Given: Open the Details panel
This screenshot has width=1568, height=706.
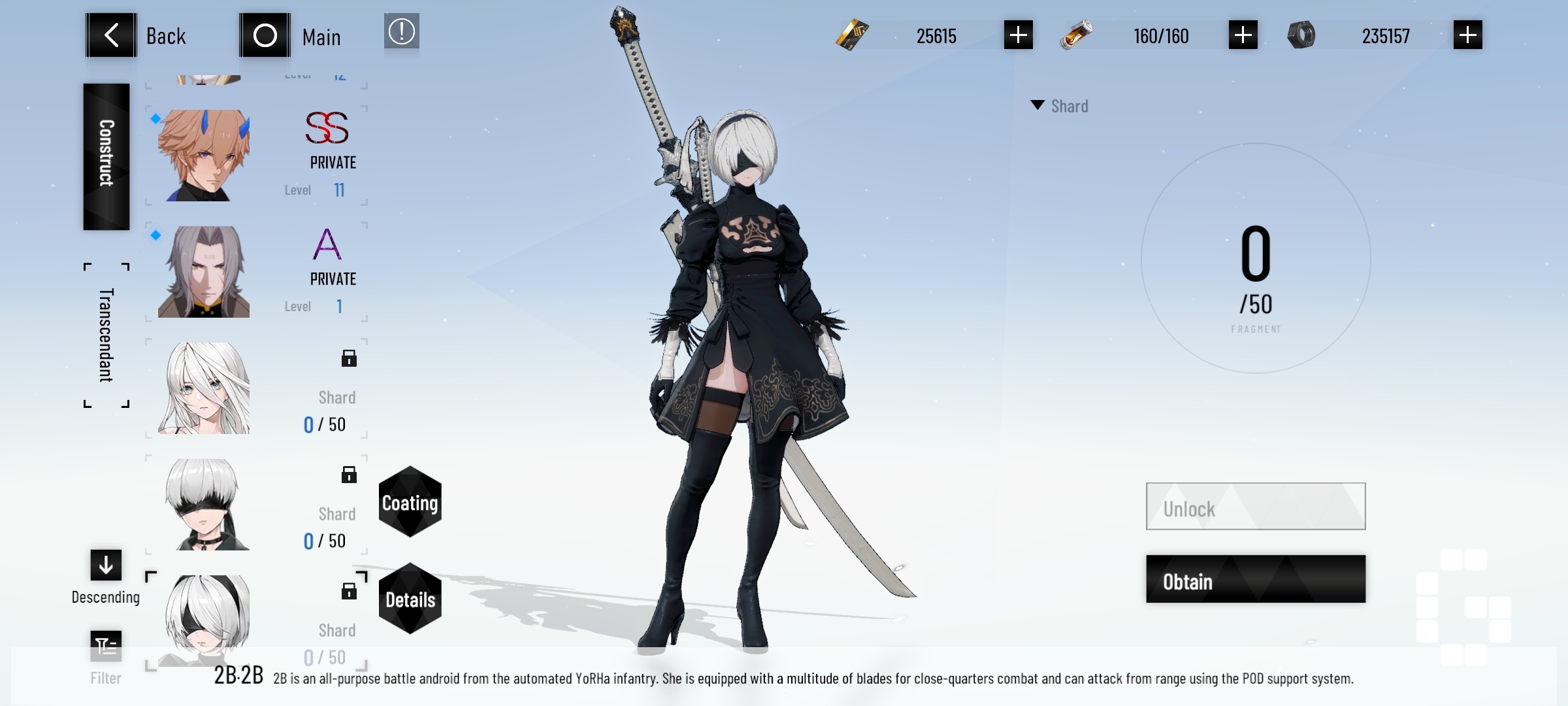Looking at the screenshot, I should (x=410, y=598).
